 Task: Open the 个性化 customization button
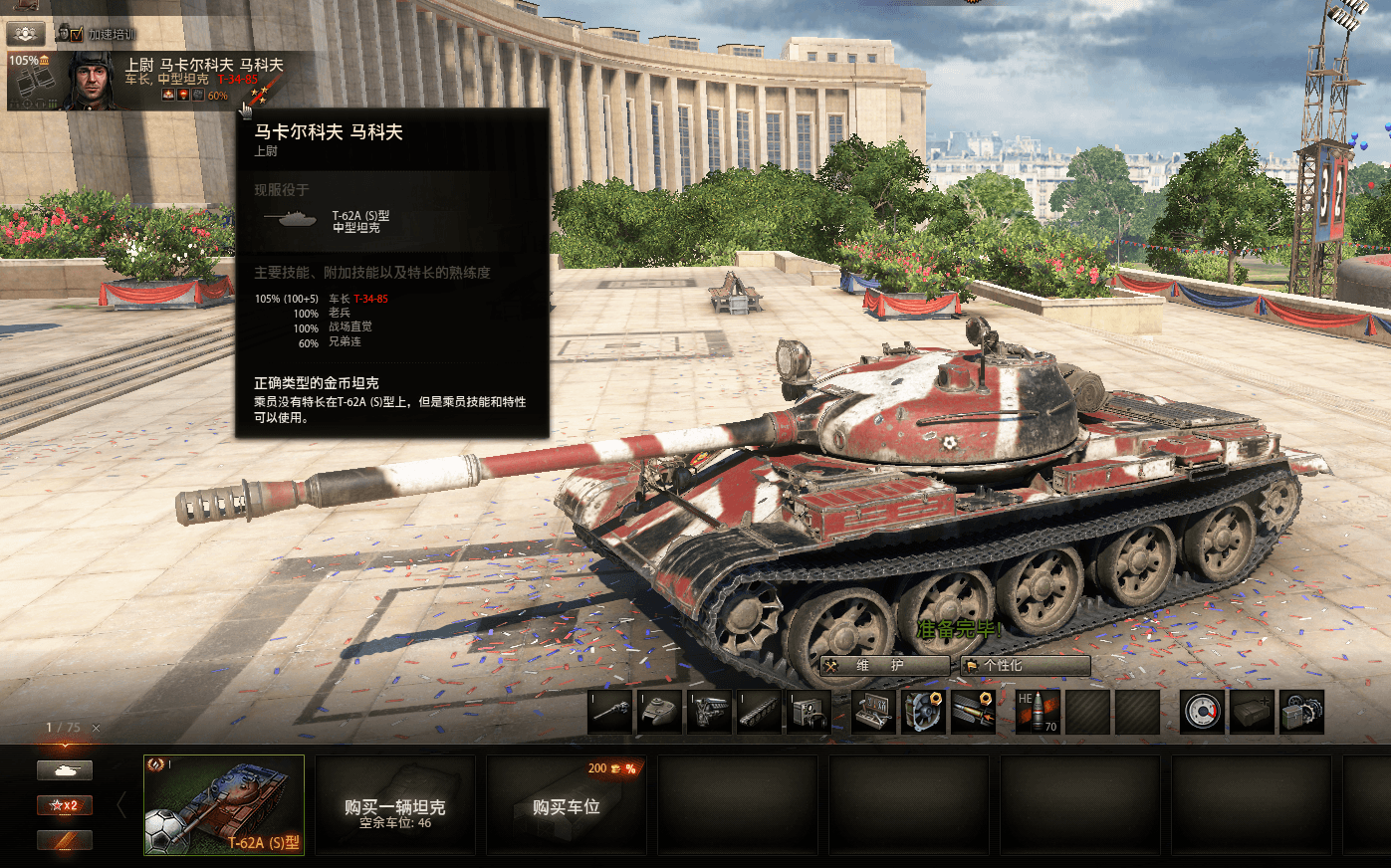tap(1025, 665)
